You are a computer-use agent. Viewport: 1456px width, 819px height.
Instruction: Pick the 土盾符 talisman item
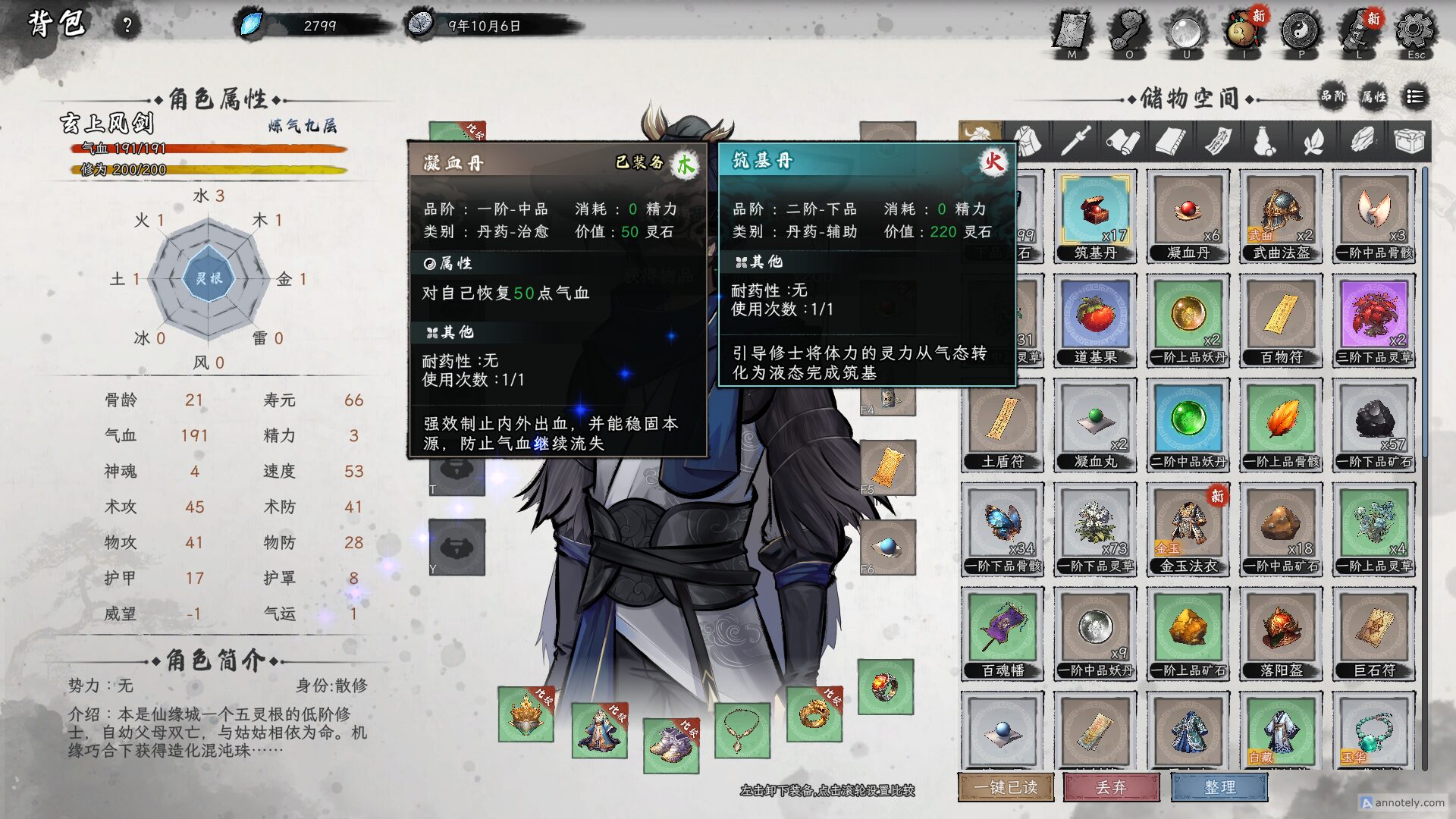click(x=1003, y=425)
